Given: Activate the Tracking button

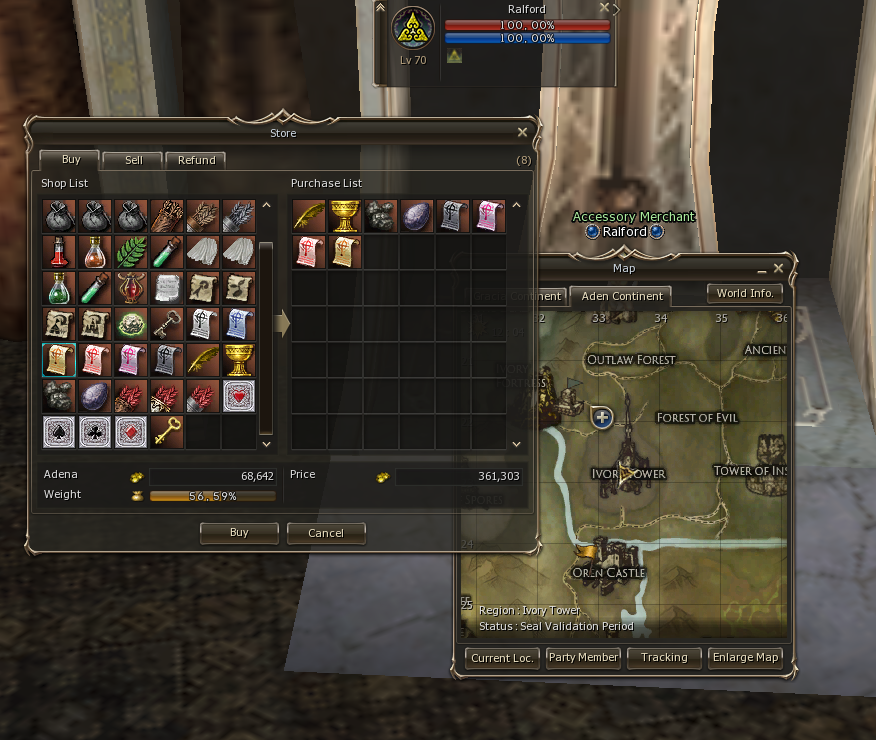Looking at the screenshot, I should (x=664, y=658).
